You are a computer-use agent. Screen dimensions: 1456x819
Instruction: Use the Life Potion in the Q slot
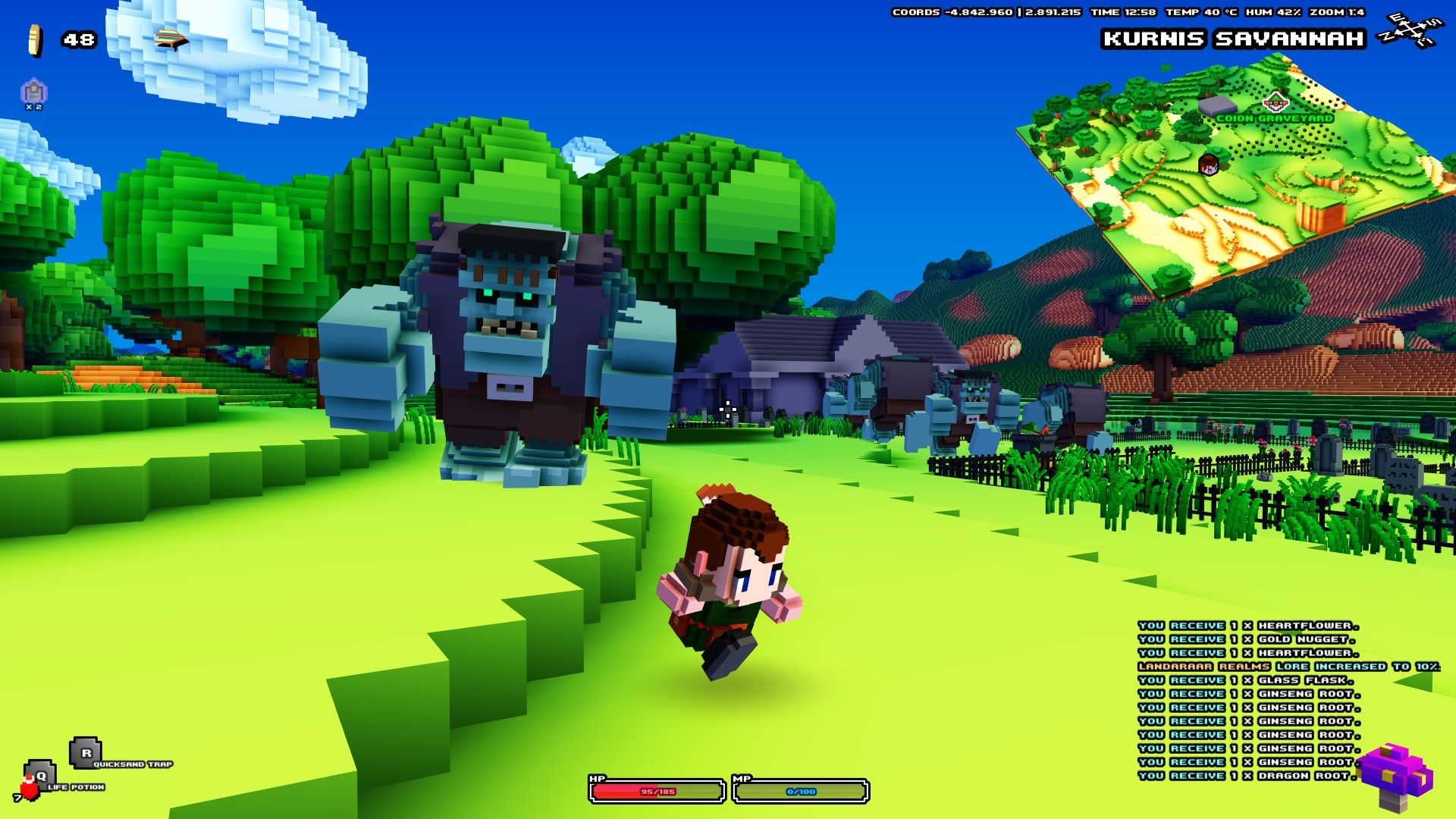point(42,777)
